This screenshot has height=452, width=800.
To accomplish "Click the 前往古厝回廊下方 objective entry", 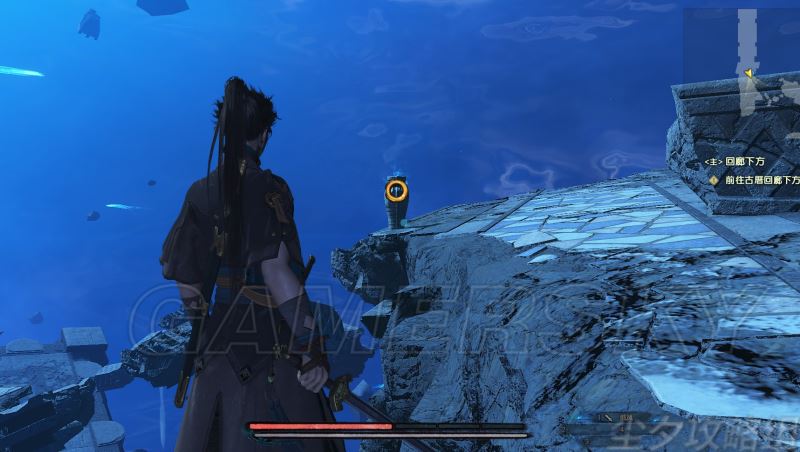I will coord(762,180).
